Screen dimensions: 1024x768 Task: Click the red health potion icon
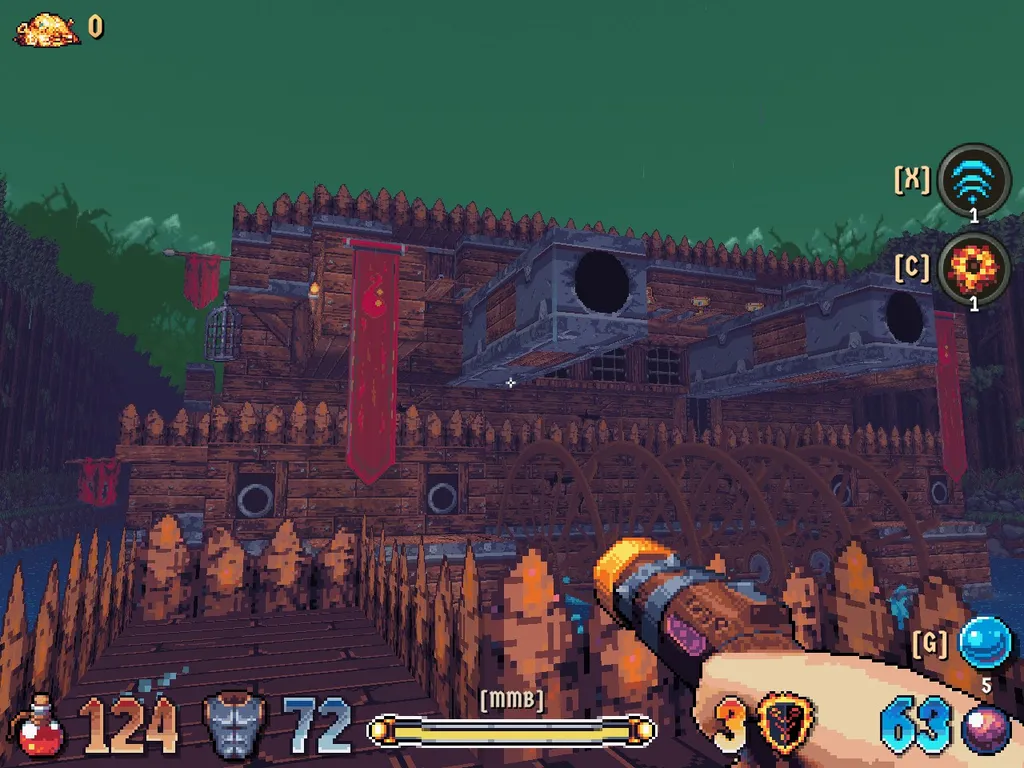coord(41,727)
